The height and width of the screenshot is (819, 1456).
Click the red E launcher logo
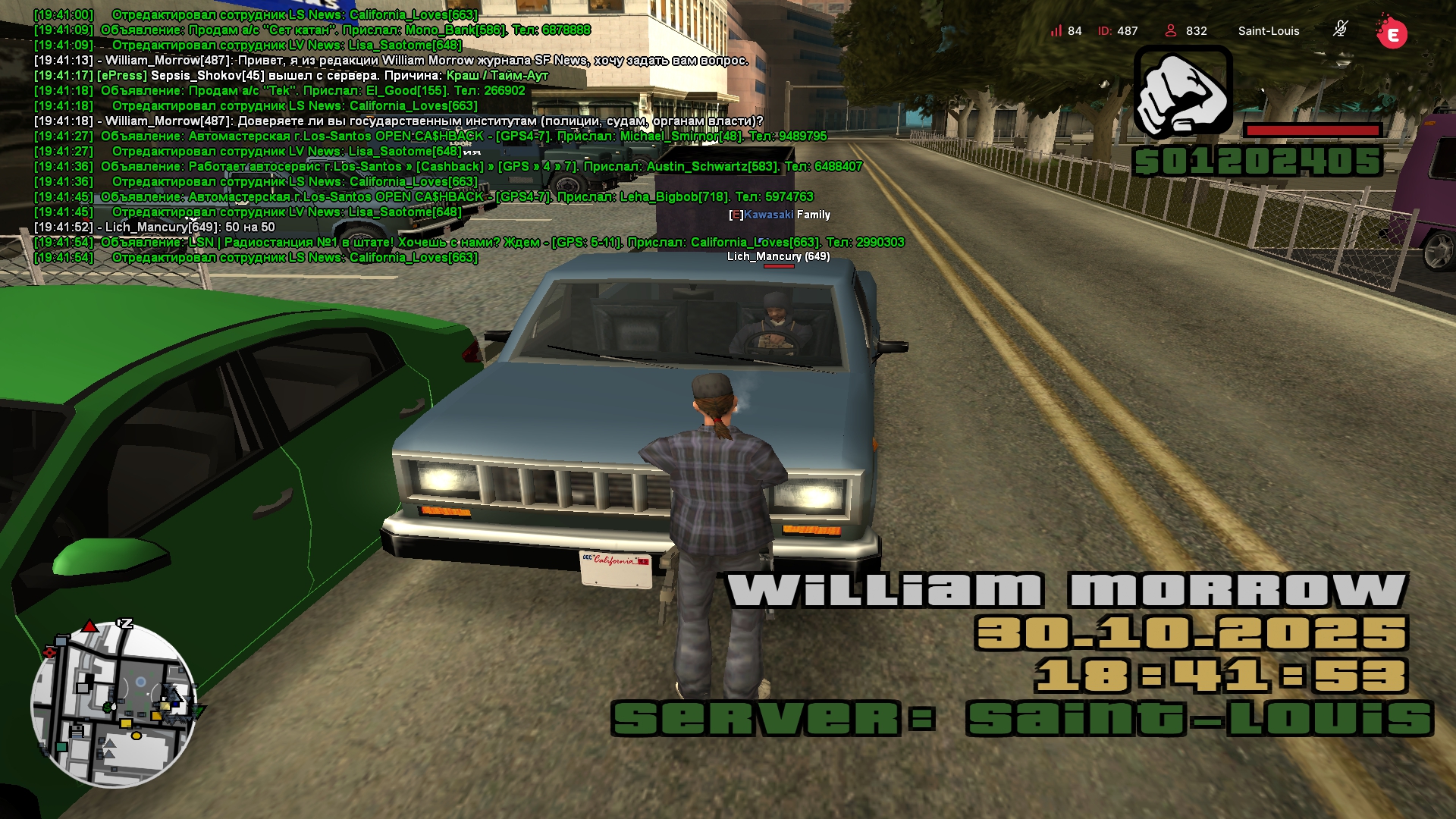pyautogui.click(x=1392, y=33)
